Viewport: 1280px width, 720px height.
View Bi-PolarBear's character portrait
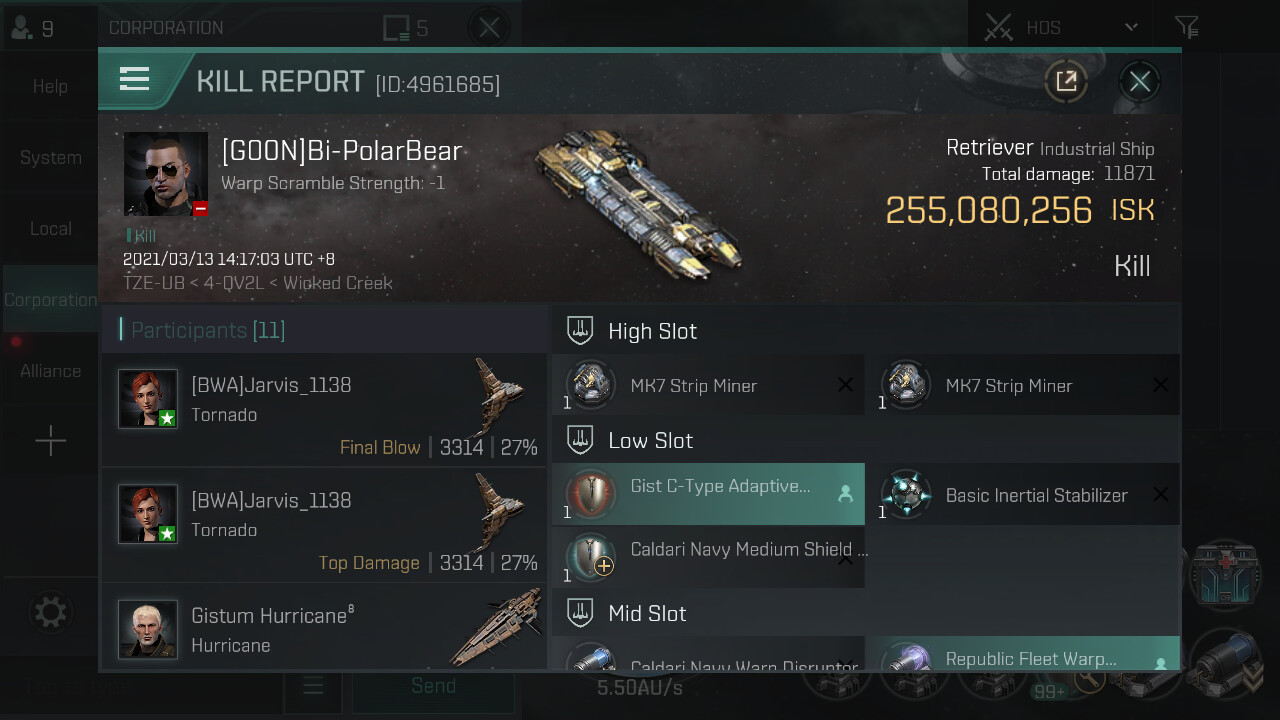click(166, 174)
